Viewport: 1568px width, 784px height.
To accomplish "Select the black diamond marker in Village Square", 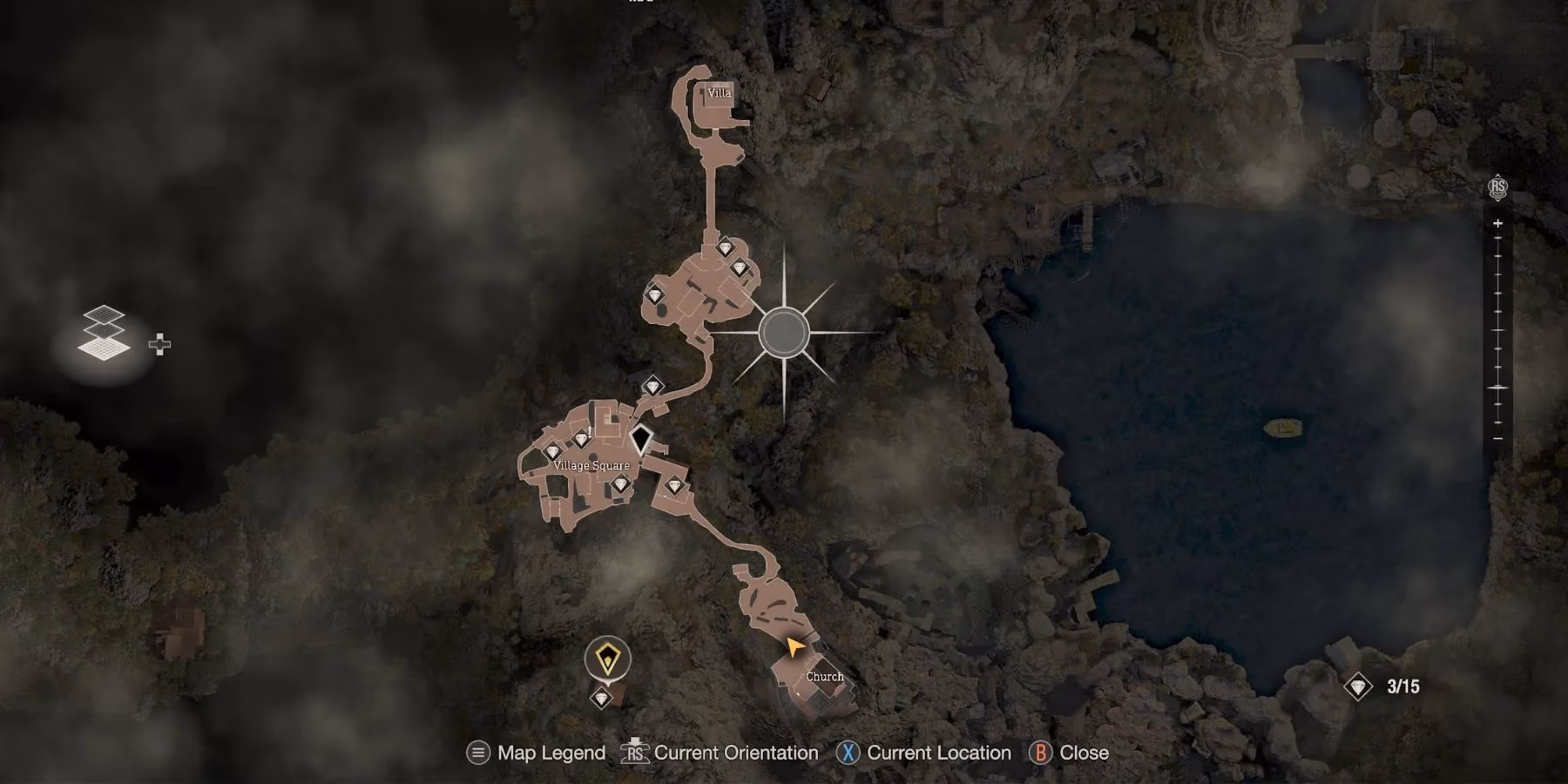I will click(x=641, y=439).
